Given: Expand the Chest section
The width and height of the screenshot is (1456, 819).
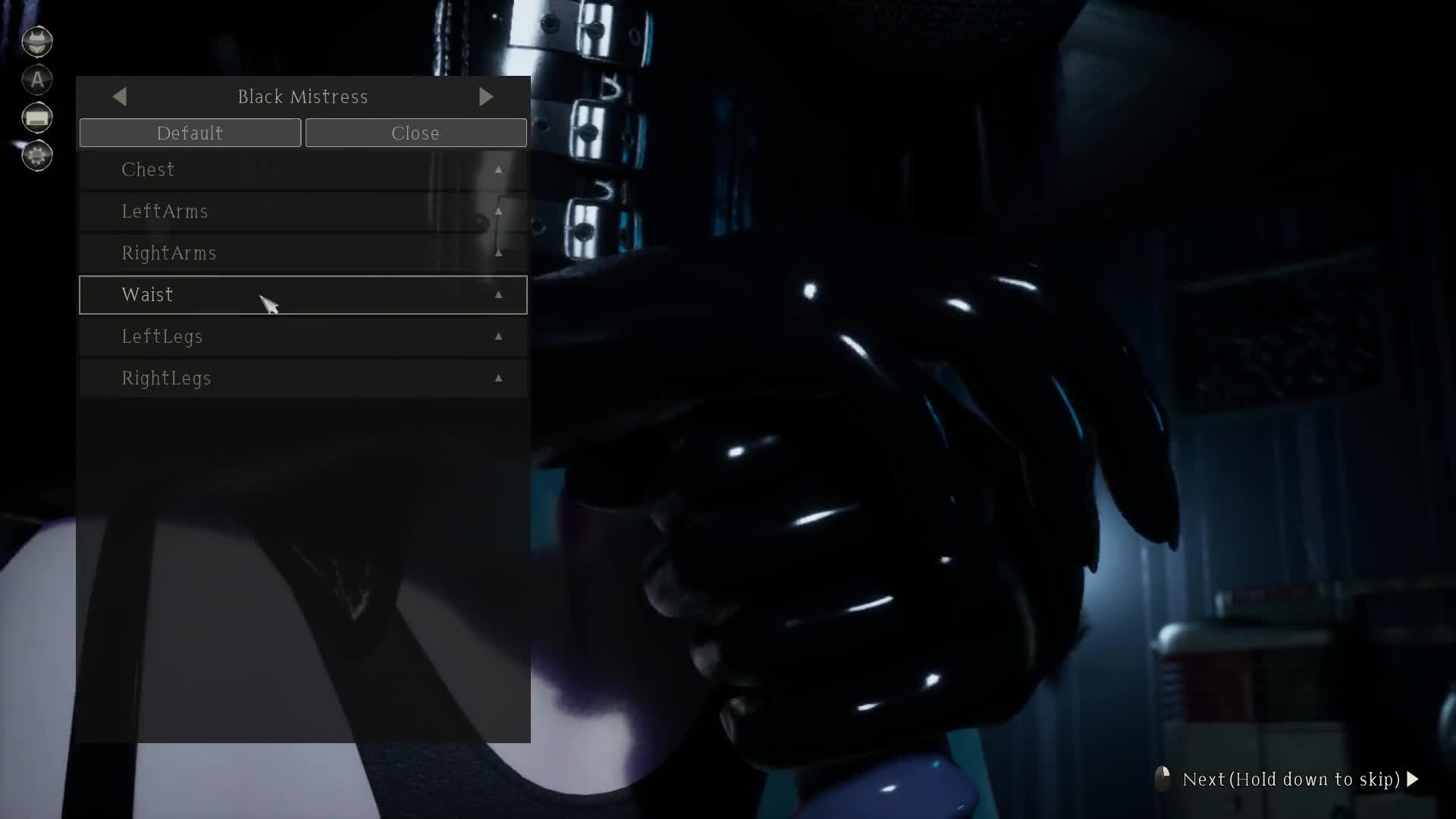Looking at the screenshot, I should (x=303, y=170).
